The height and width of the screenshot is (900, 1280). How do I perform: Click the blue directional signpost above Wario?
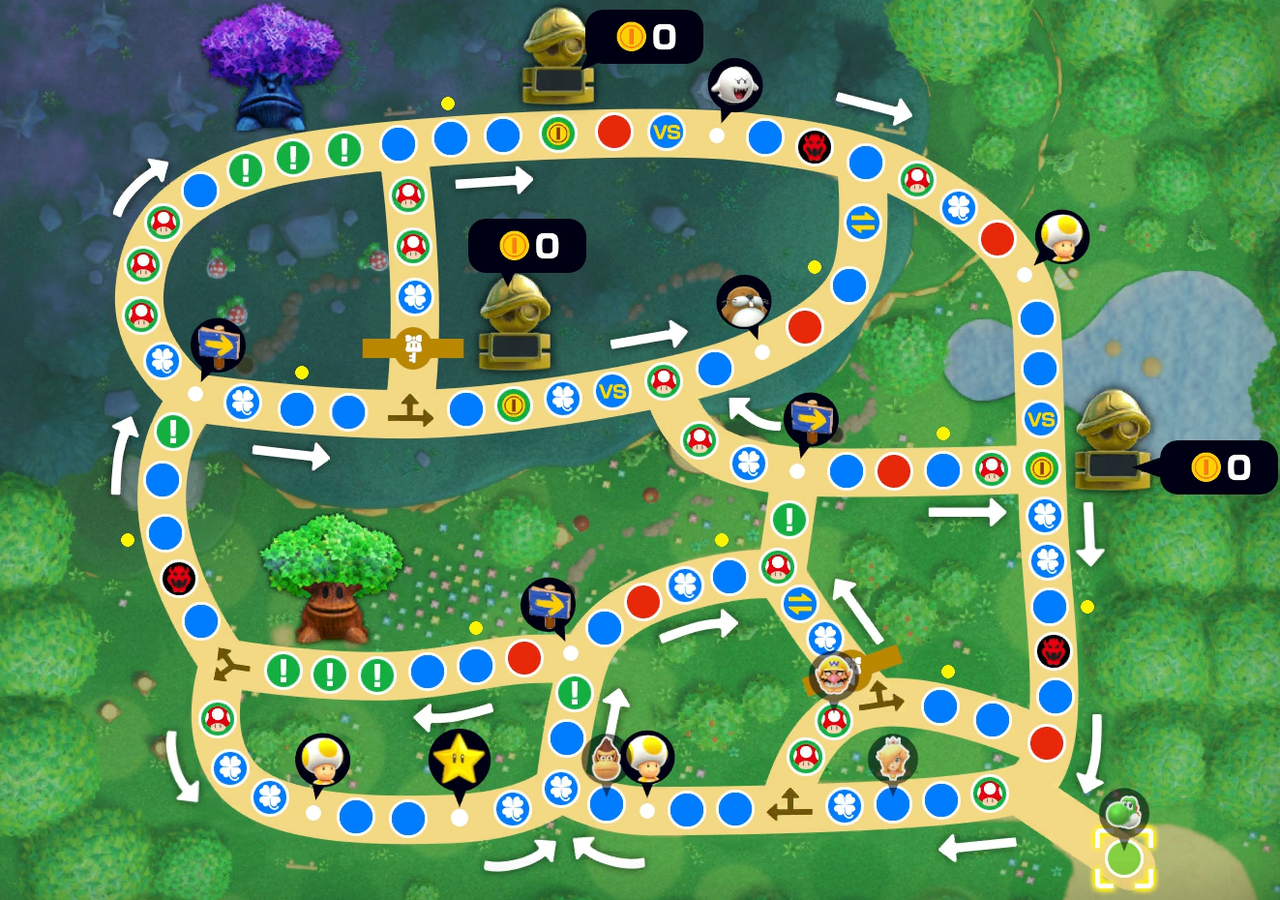(812, 420)
